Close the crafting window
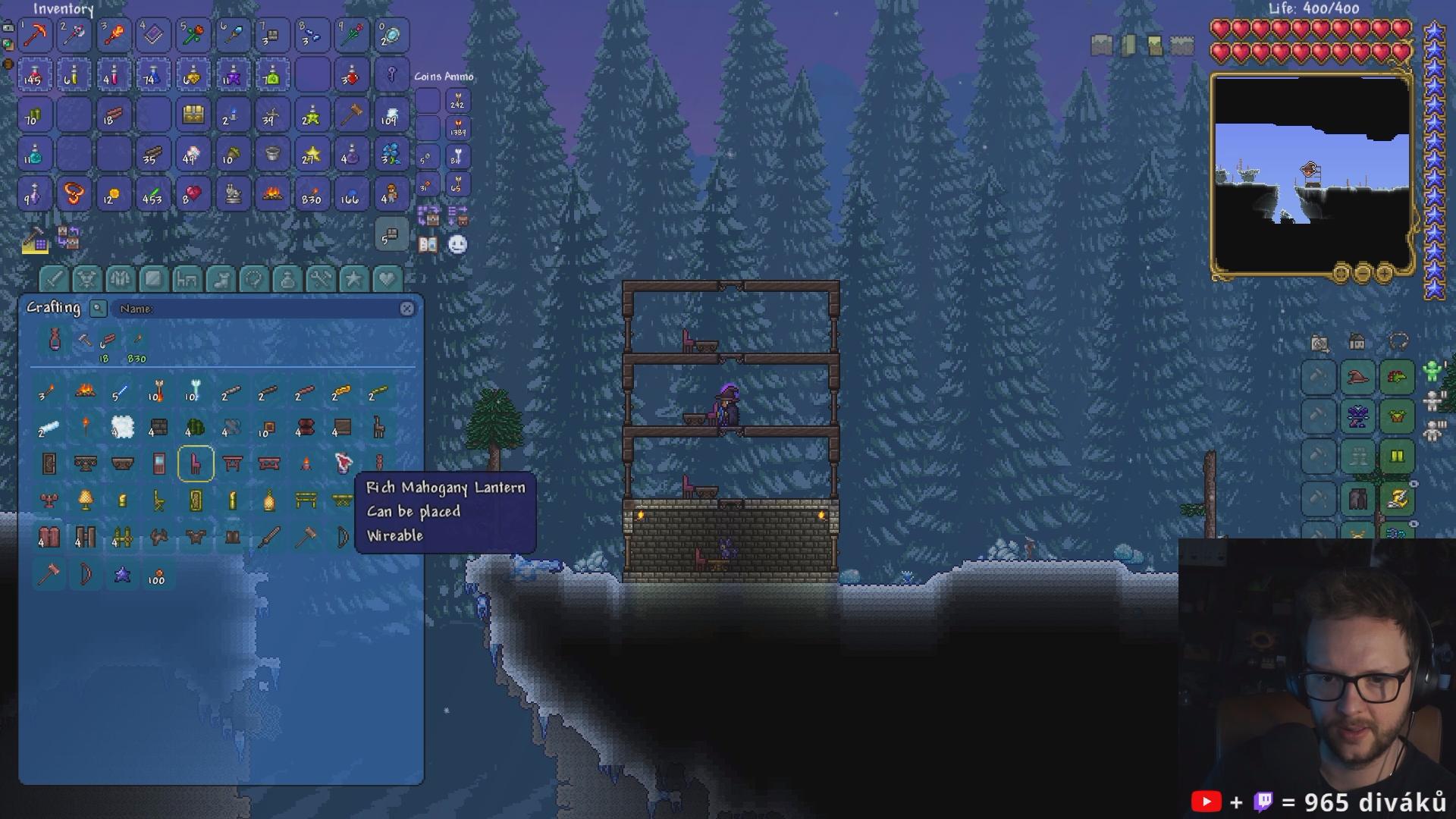Image resolution: width=1456 pixels, height=819 pixels. click(x=407, y=309)
